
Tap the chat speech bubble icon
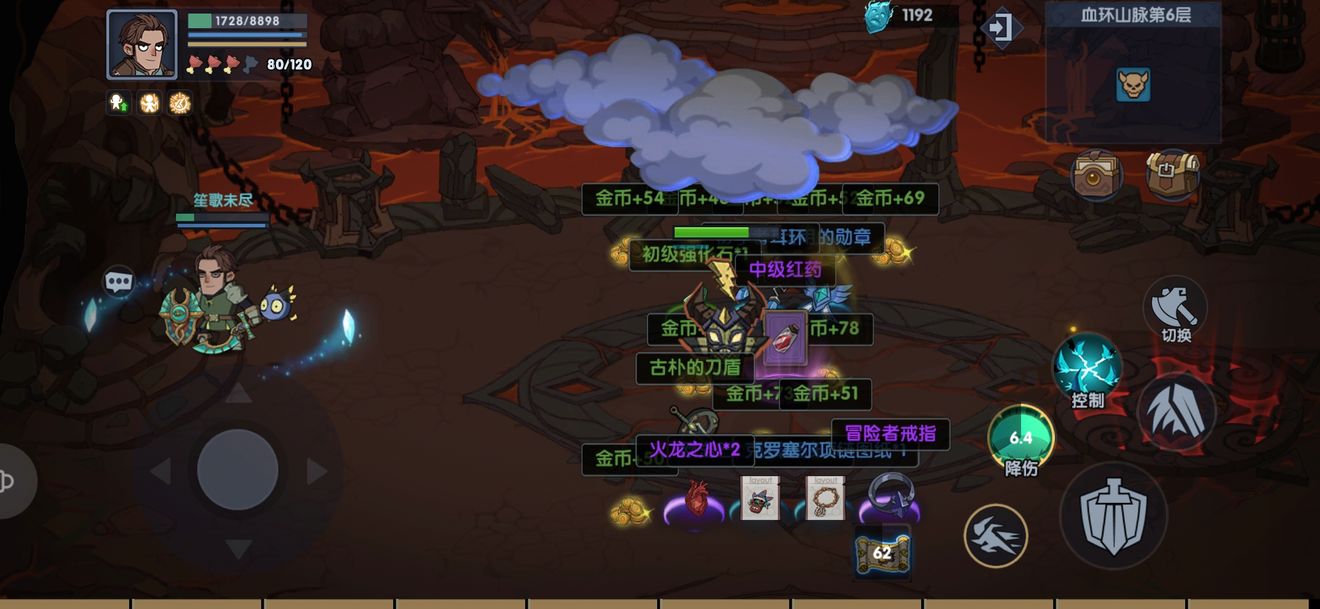tap(119, 281)
